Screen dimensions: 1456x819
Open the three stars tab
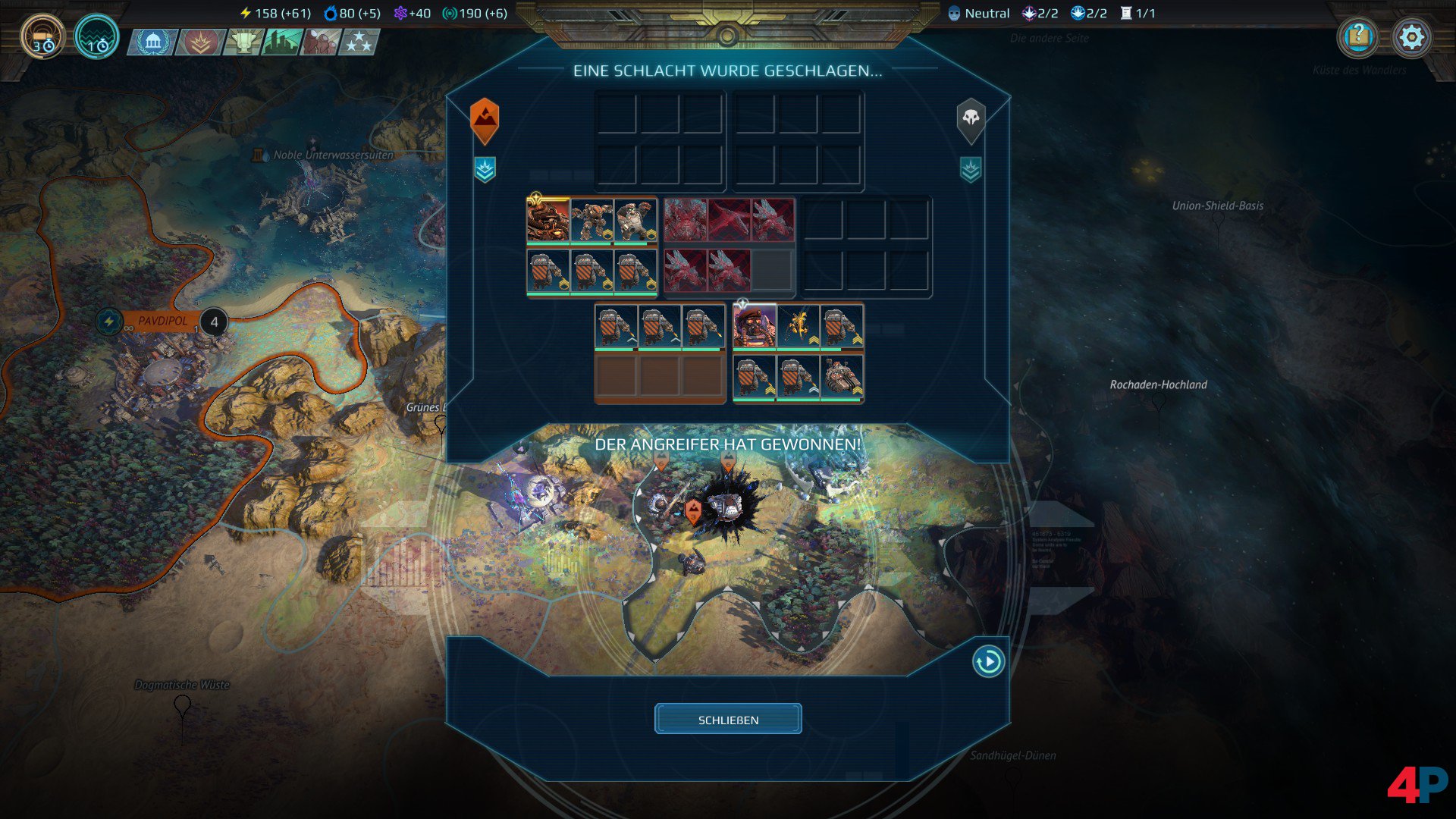[x=359, y=42]
